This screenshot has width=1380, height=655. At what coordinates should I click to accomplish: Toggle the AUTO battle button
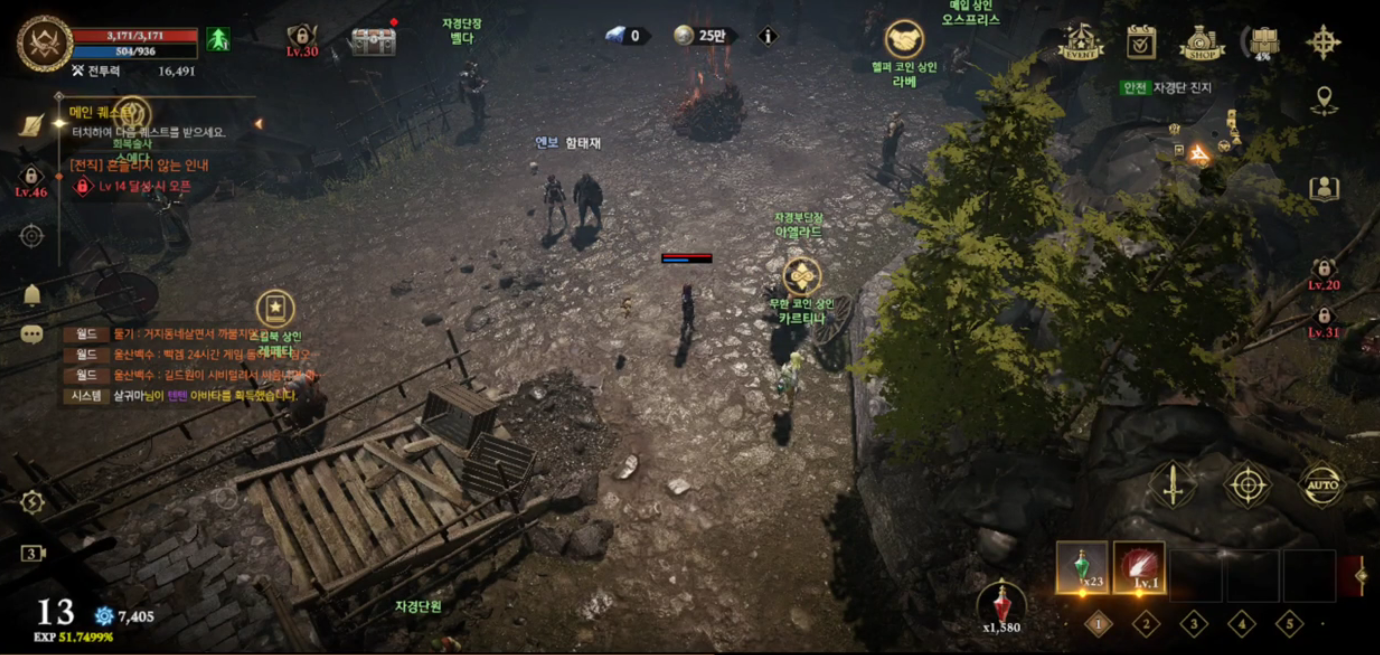(1322, 486)
